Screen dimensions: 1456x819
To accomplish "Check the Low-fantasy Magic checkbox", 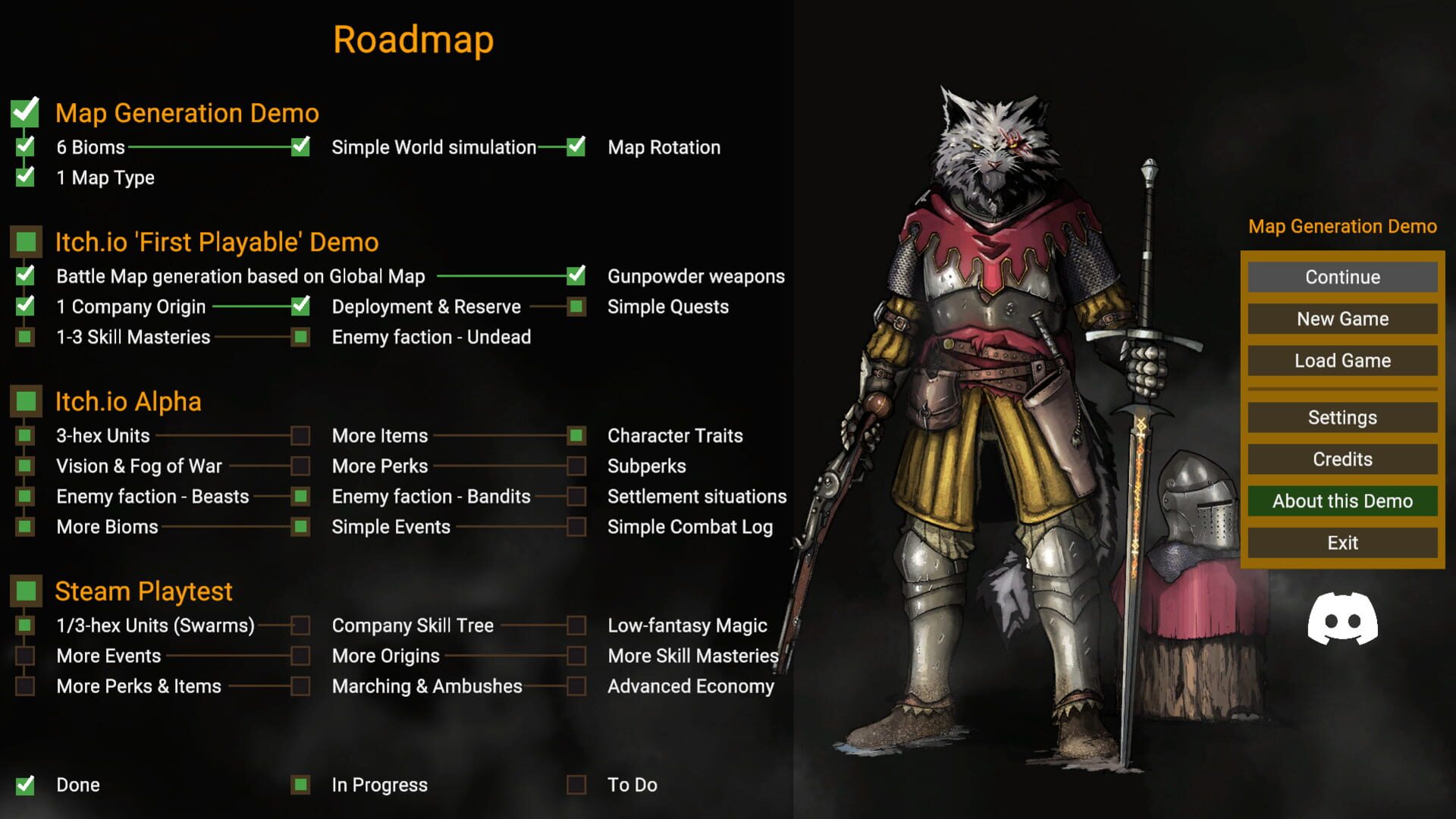I will [x=577, y=626].
